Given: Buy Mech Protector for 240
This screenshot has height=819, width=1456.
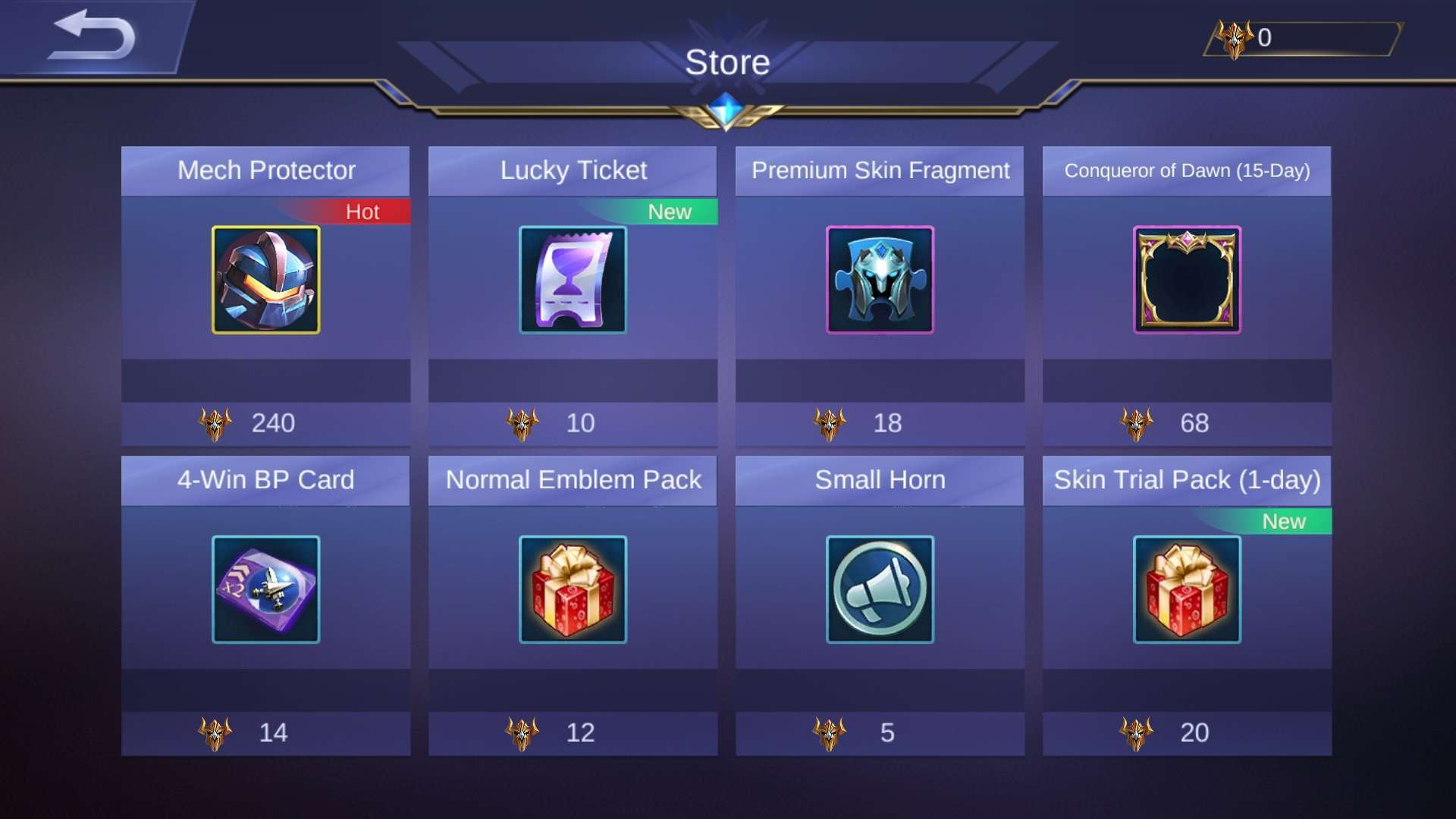Looking at the screenshot, I should [x=265, y=423].
